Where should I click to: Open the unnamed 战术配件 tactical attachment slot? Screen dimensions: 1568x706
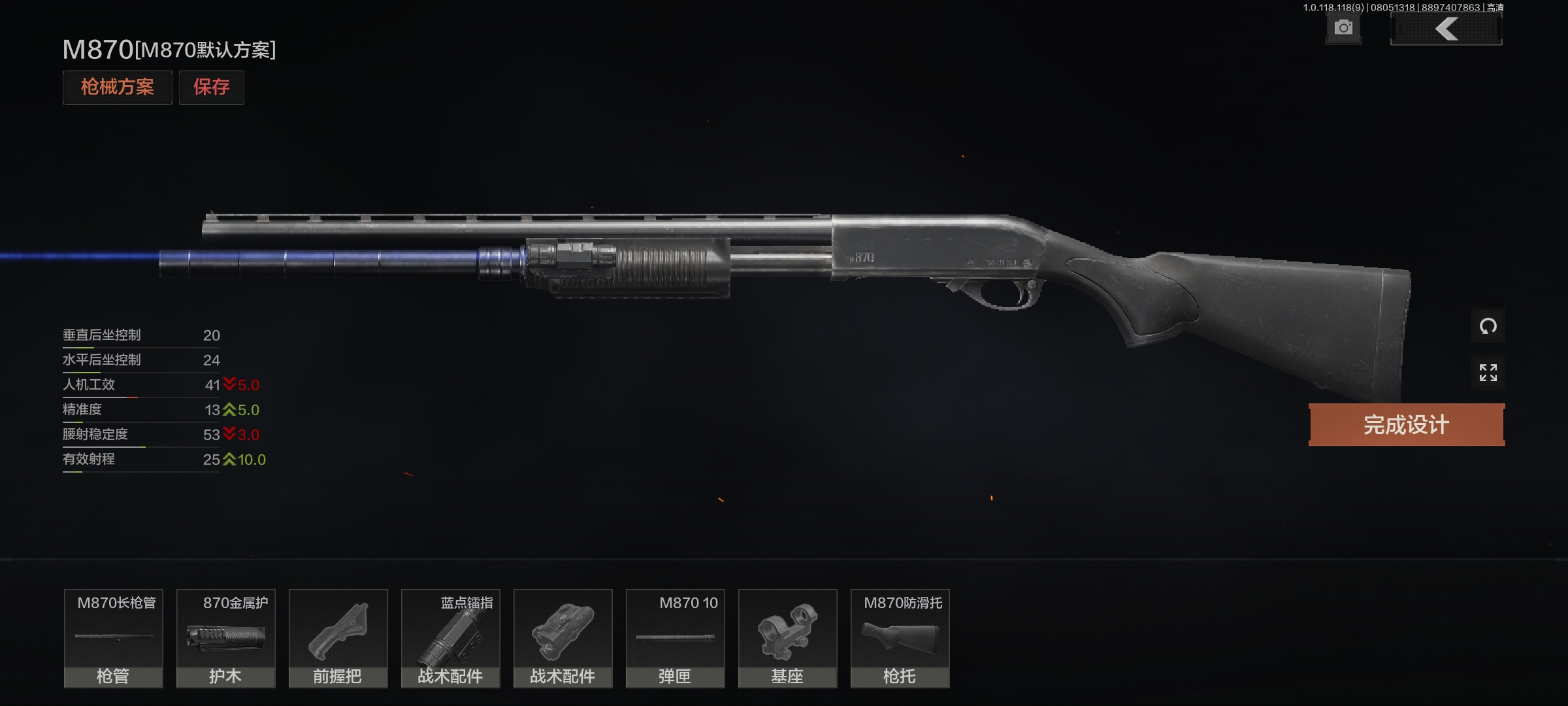(x=563, y=638)
